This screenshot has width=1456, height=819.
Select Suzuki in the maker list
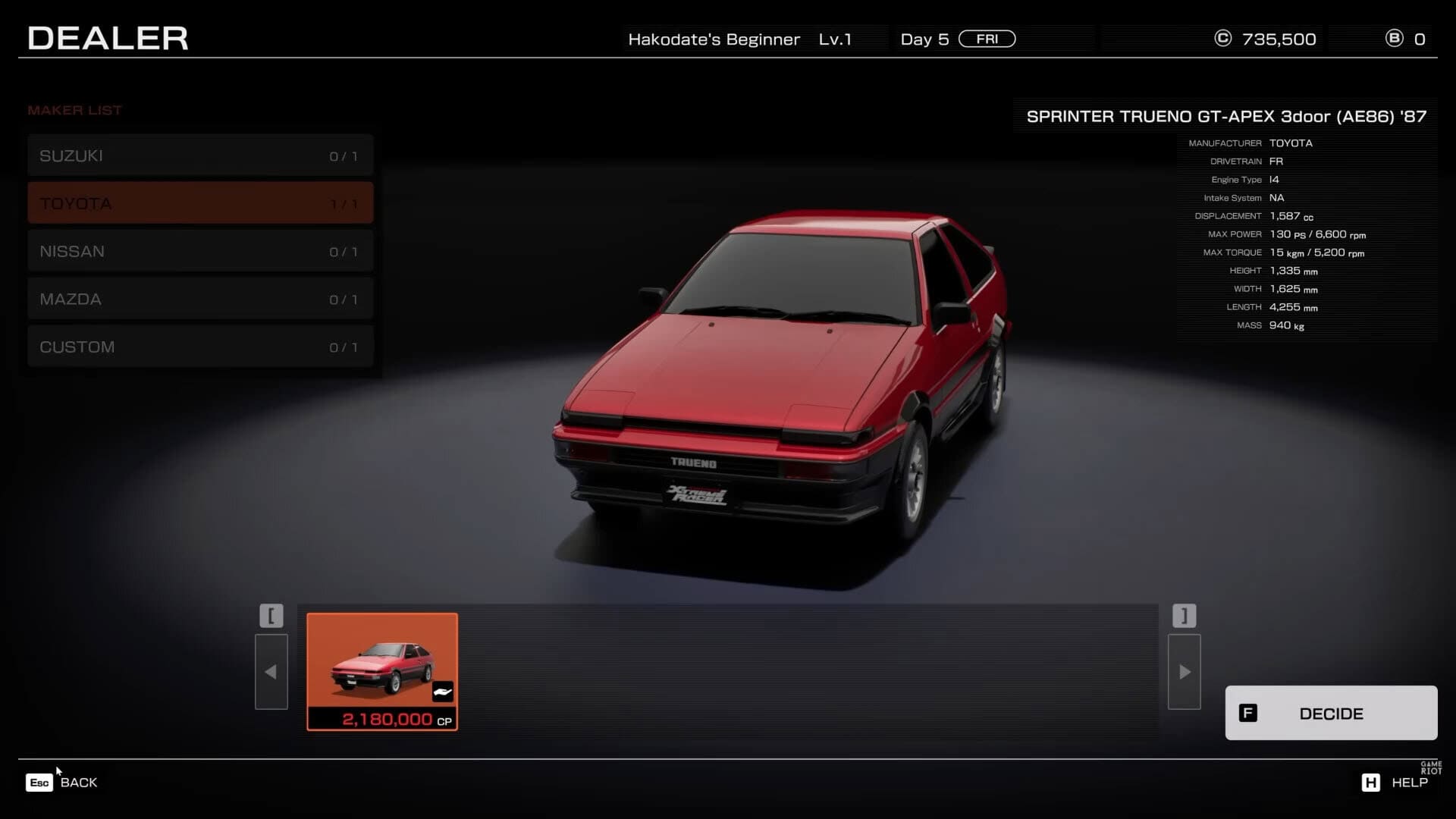click(200, 155)
